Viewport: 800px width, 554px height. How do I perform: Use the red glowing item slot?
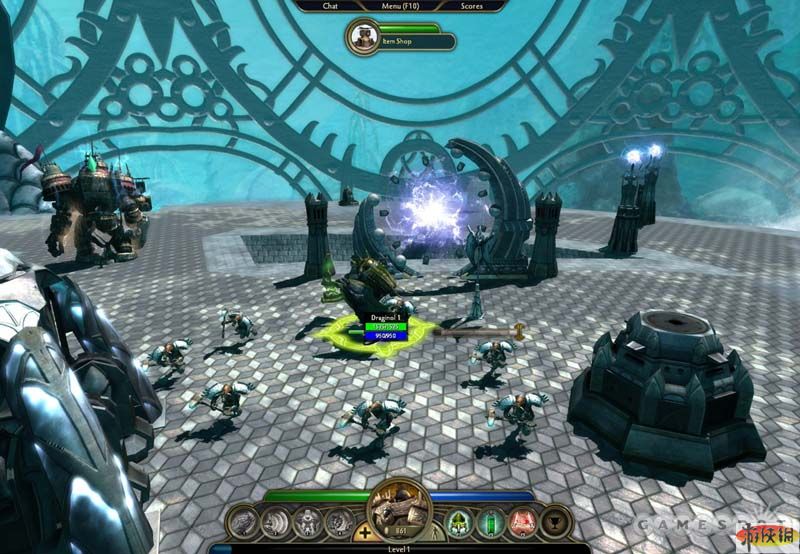point(522,521)
